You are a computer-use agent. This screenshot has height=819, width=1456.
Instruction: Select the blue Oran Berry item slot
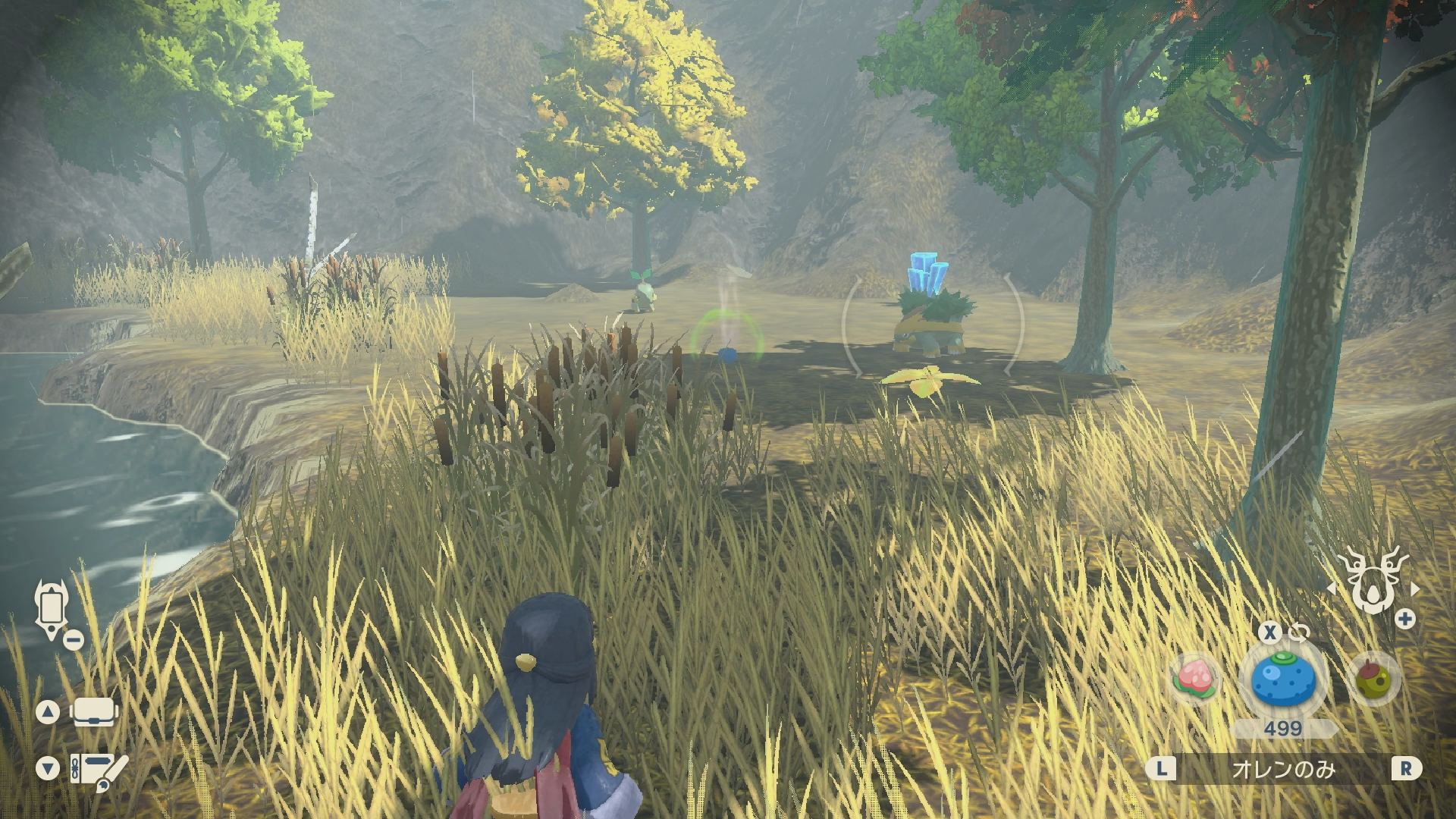click(1283, 679)
